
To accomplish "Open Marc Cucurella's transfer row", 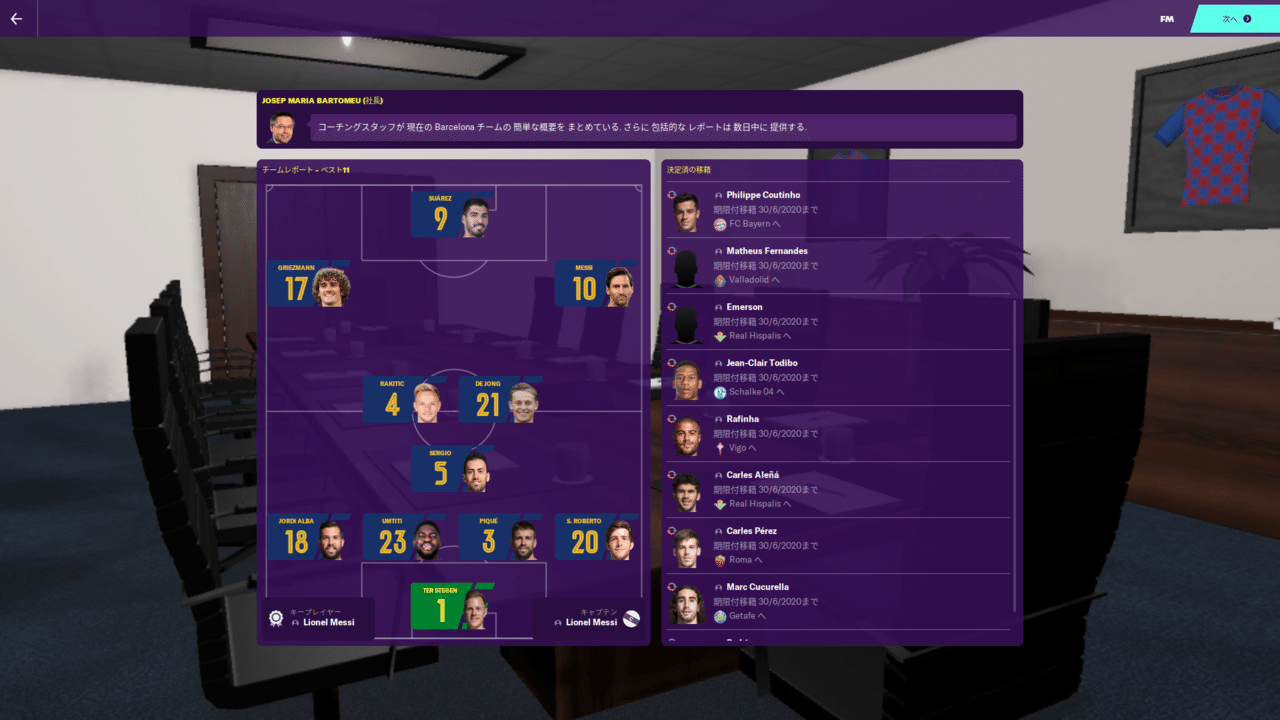I will click(x=838, y=601).
